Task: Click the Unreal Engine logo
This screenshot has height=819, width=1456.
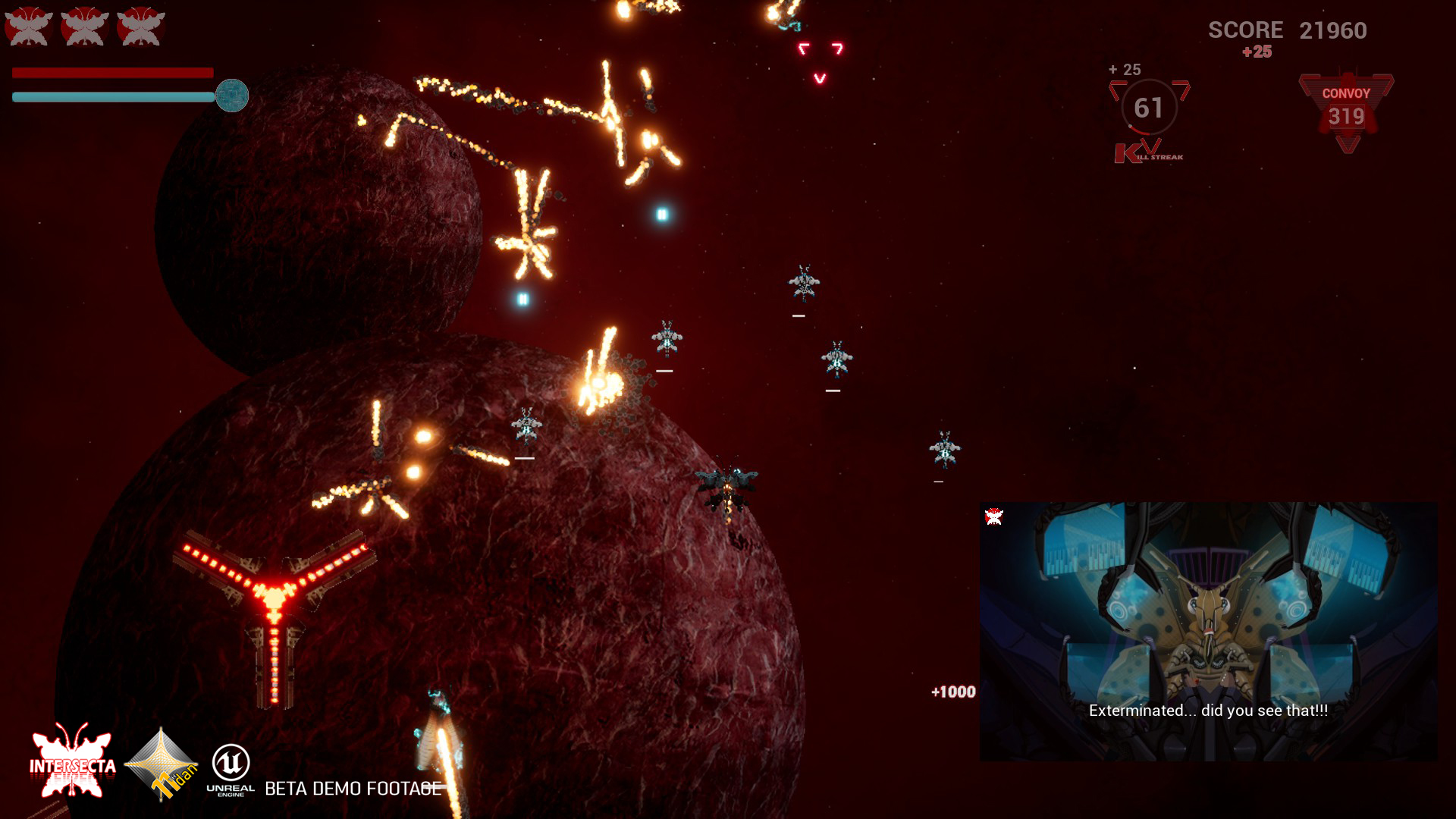Action: click(231, 769)
